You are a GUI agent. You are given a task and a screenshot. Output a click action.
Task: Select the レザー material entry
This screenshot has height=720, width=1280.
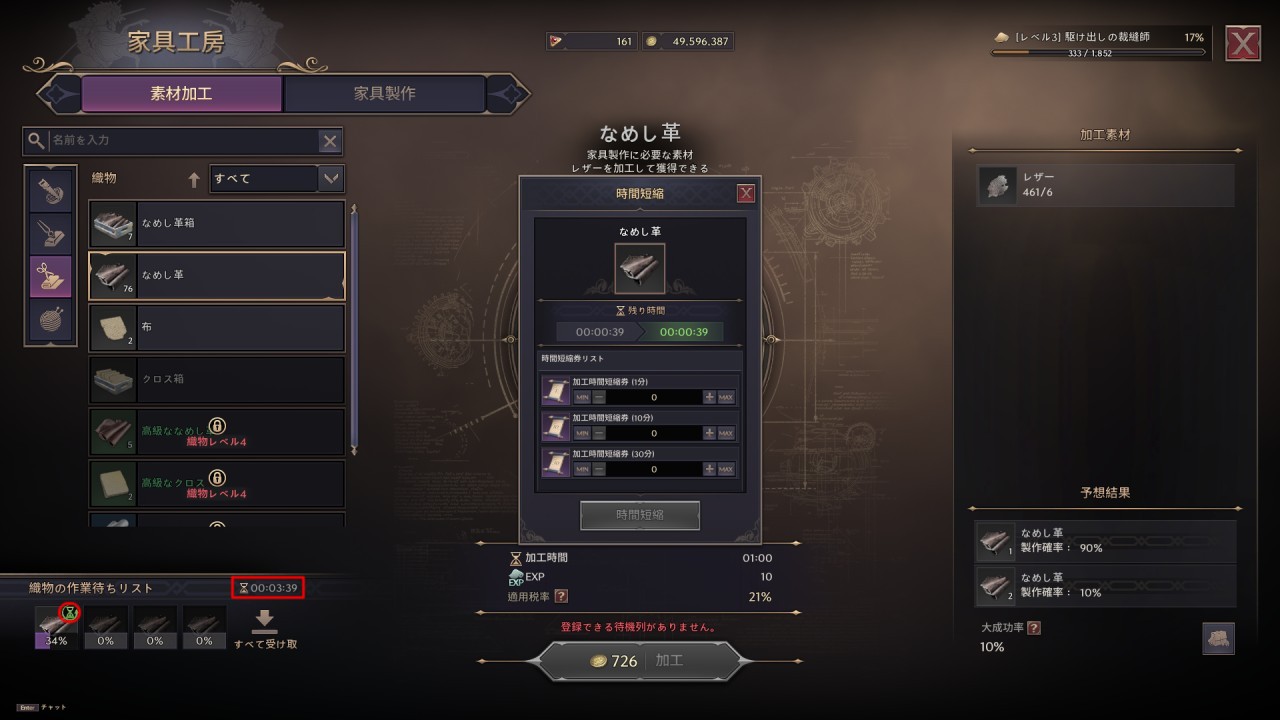[x=1105, y=185]
